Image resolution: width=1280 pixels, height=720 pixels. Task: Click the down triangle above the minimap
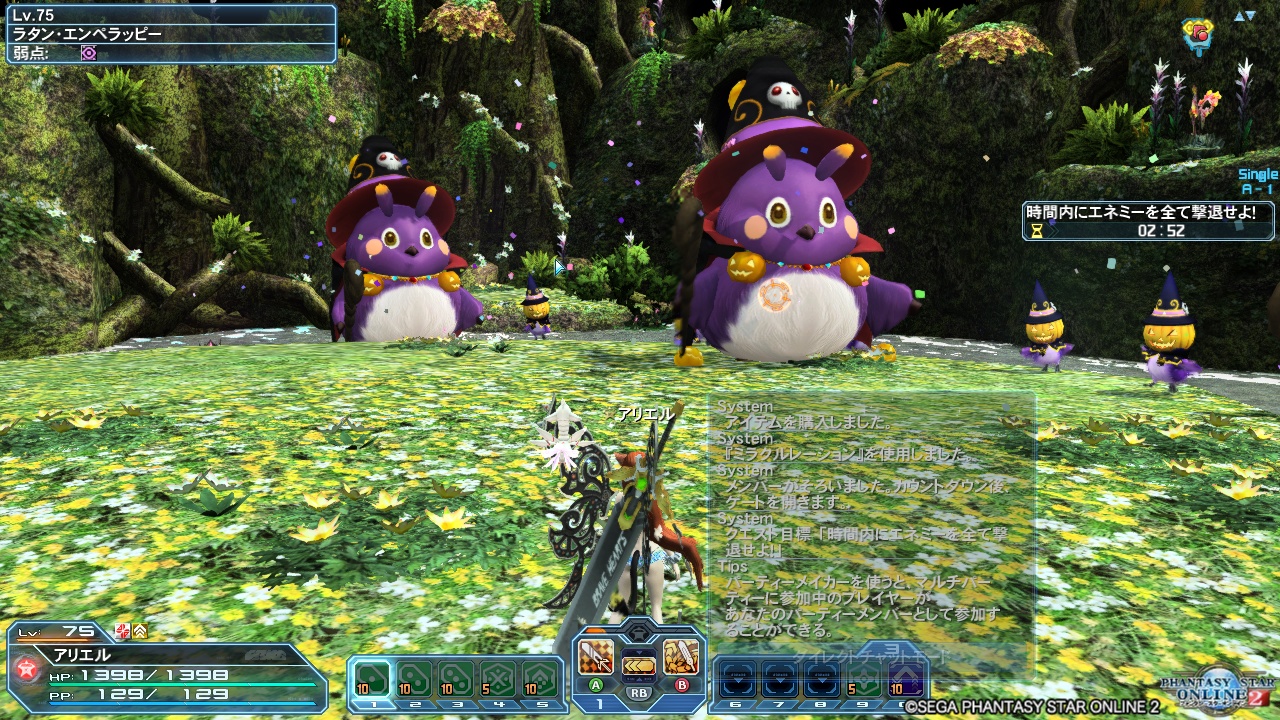tap(1250, 16)
